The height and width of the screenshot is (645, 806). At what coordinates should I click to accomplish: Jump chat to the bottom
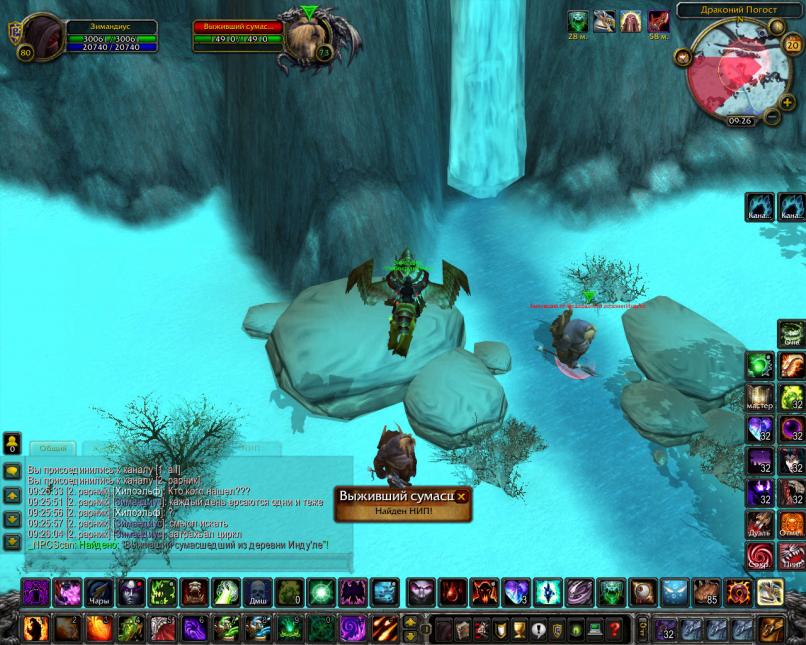coord(12,541)
